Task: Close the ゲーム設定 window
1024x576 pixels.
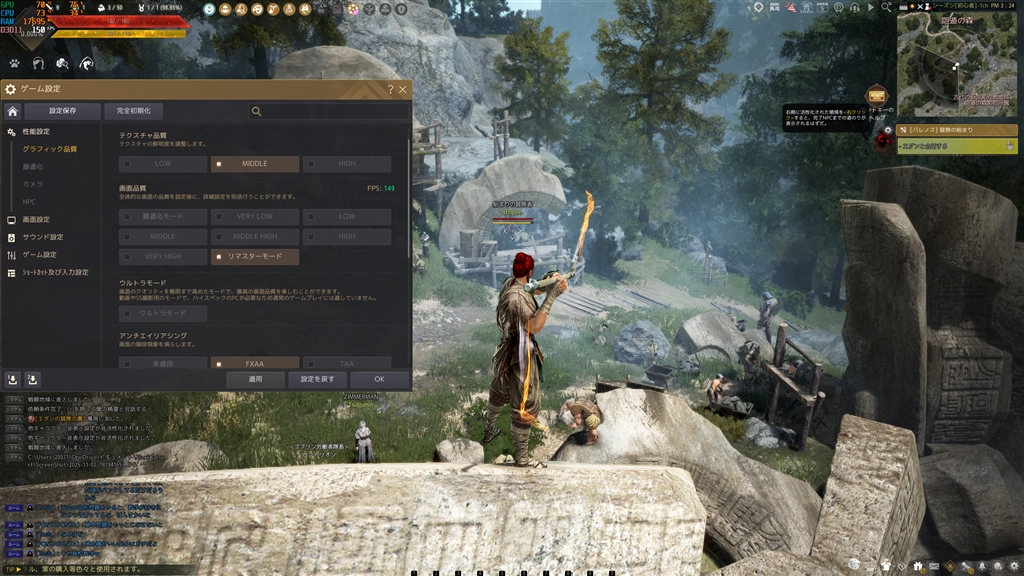Action: click(x=403, y=89)
